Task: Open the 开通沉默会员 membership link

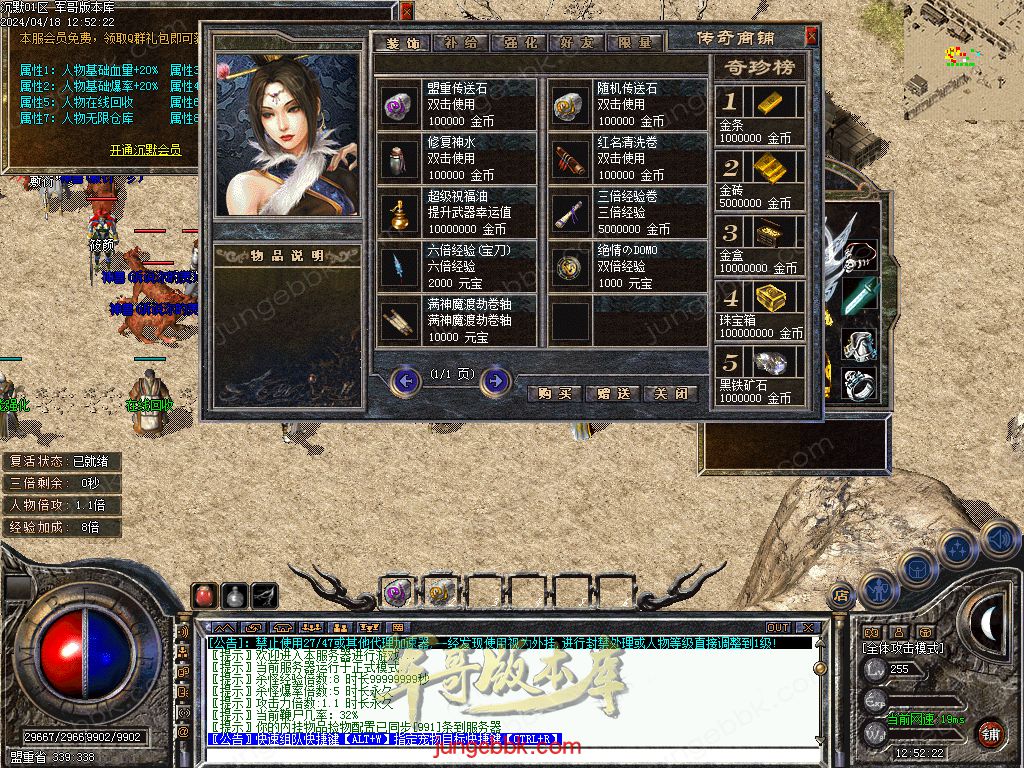Action: tap(145, 150)
